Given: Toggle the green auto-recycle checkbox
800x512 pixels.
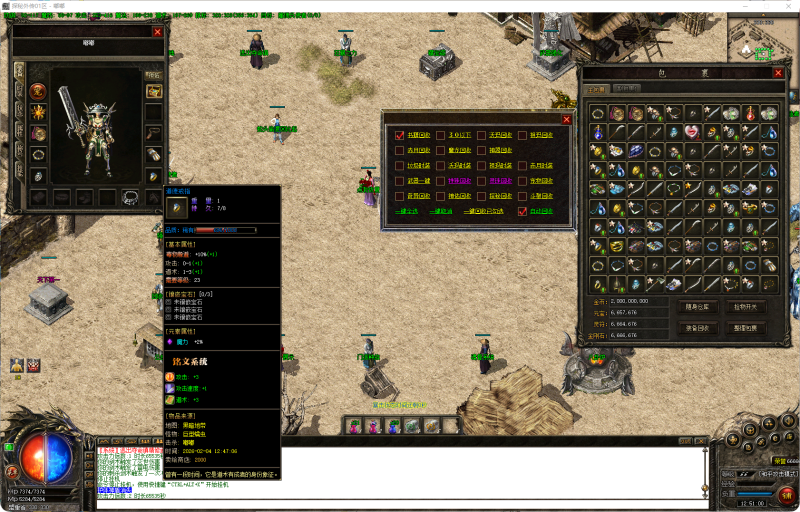Looking at the screenshot, I should click(522, 211).
